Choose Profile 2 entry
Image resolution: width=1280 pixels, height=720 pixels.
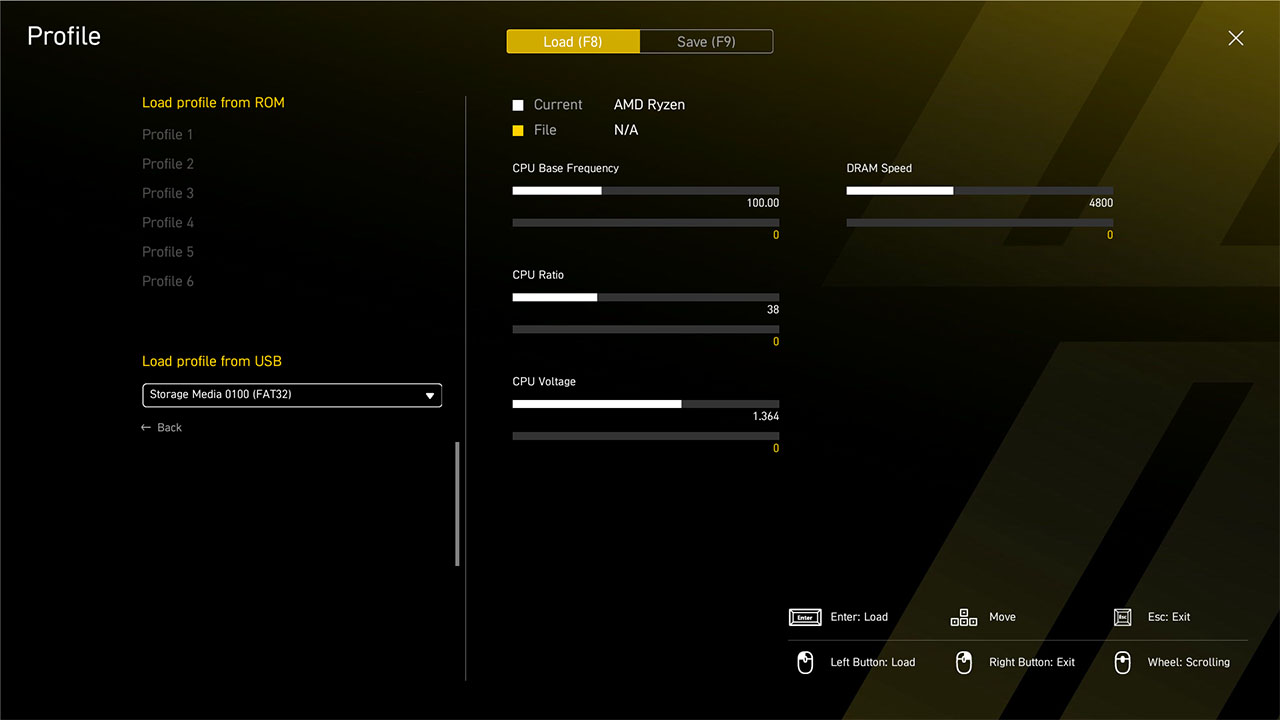click(x=168, y=164)
